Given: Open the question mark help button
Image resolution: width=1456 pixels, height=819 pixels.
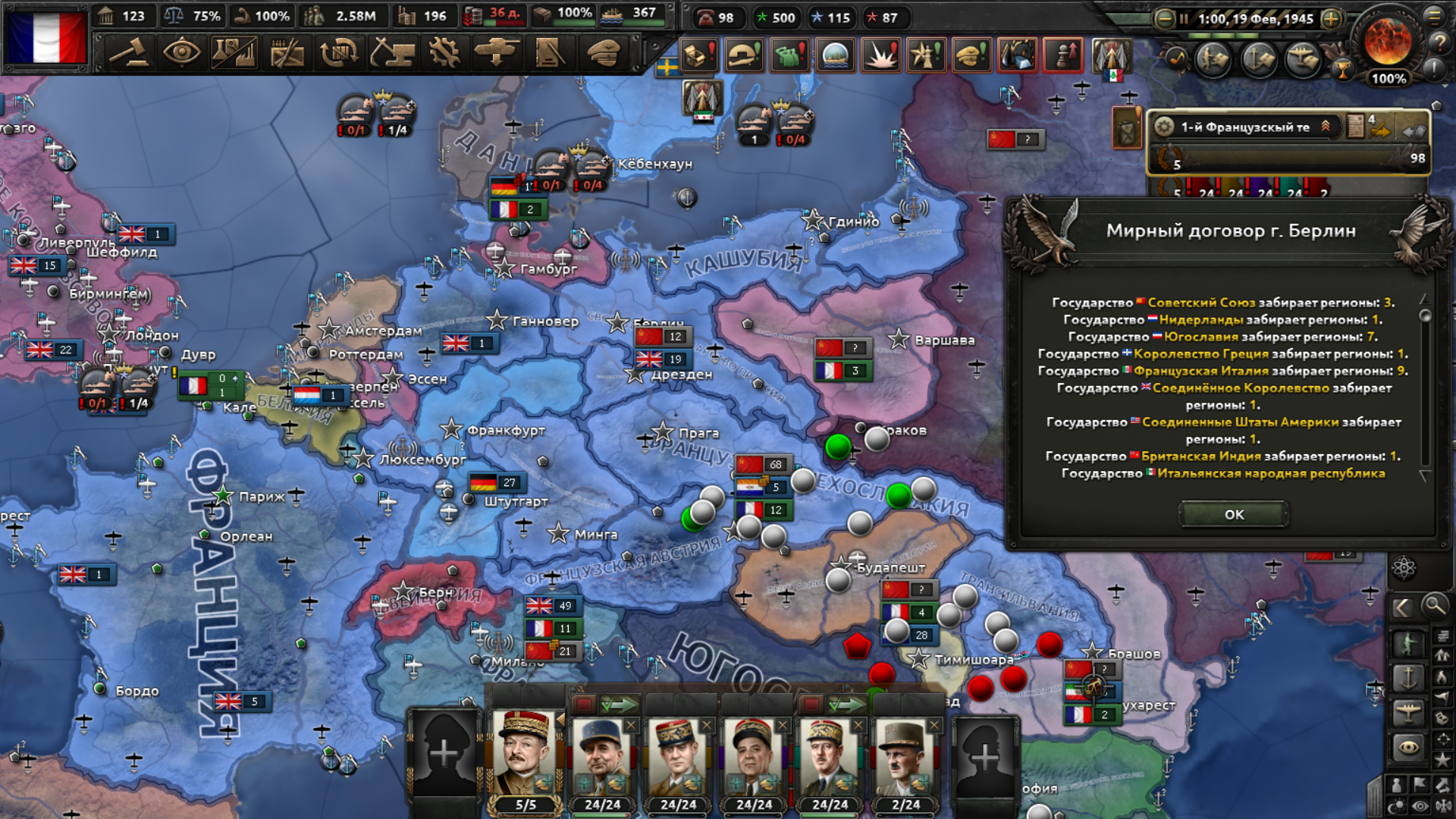Looking at the screenshot, I should (x=1438, y=42).
